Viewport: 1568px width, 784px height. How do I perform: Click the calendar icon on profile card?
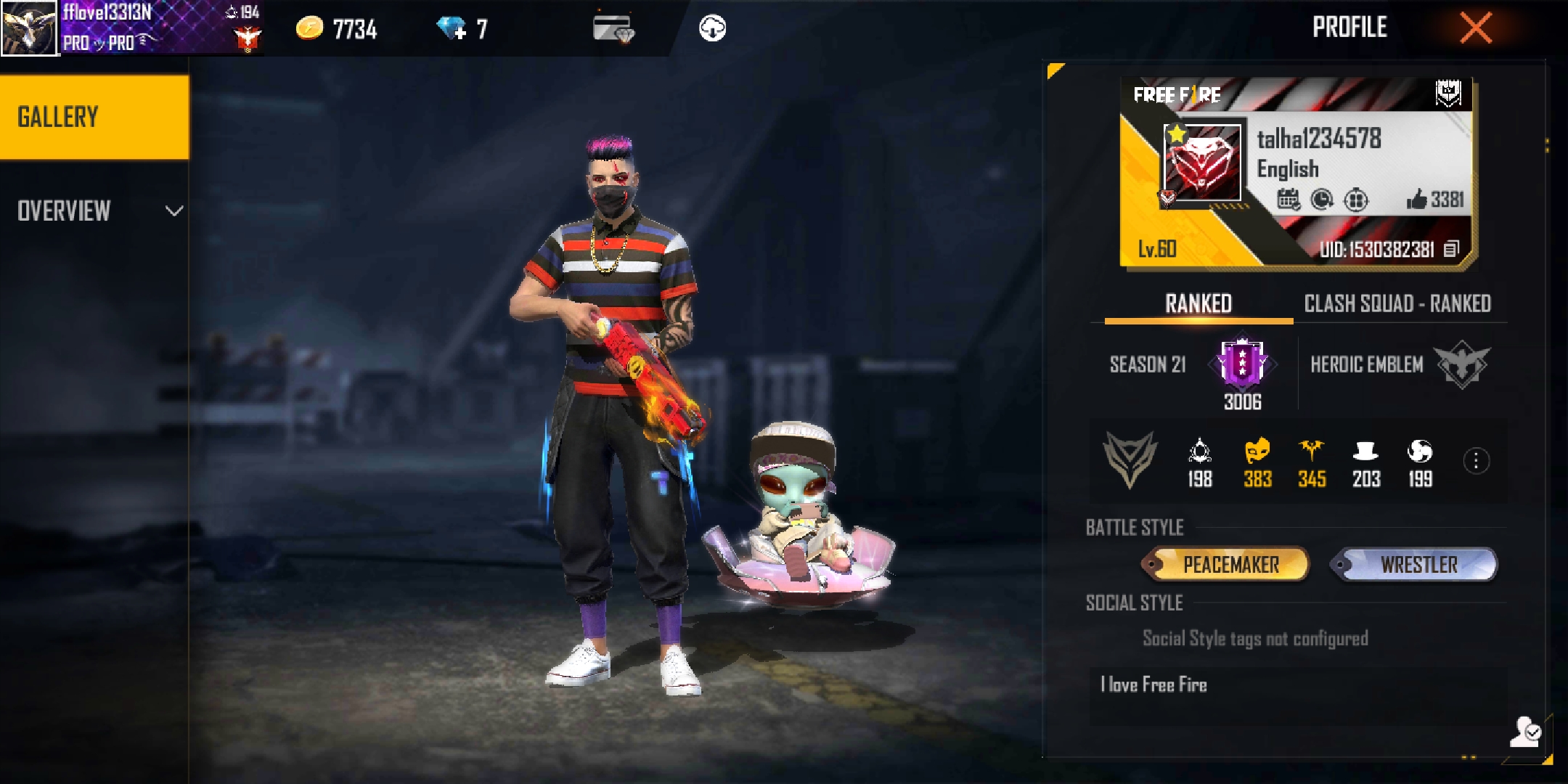[1289, 199]
